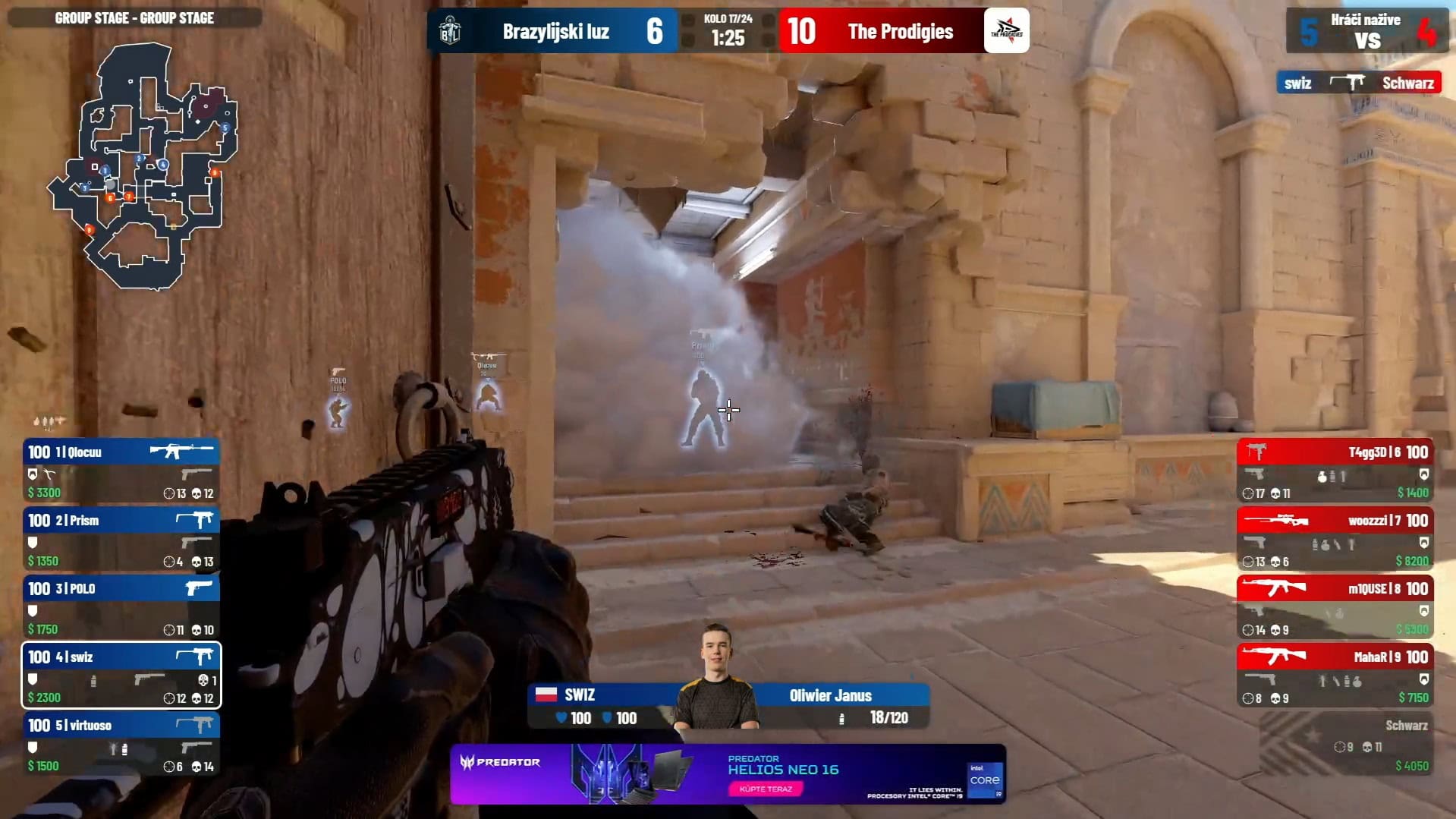
Task: Click the Brazylijski luz team emblem
Action: point(450,31)
